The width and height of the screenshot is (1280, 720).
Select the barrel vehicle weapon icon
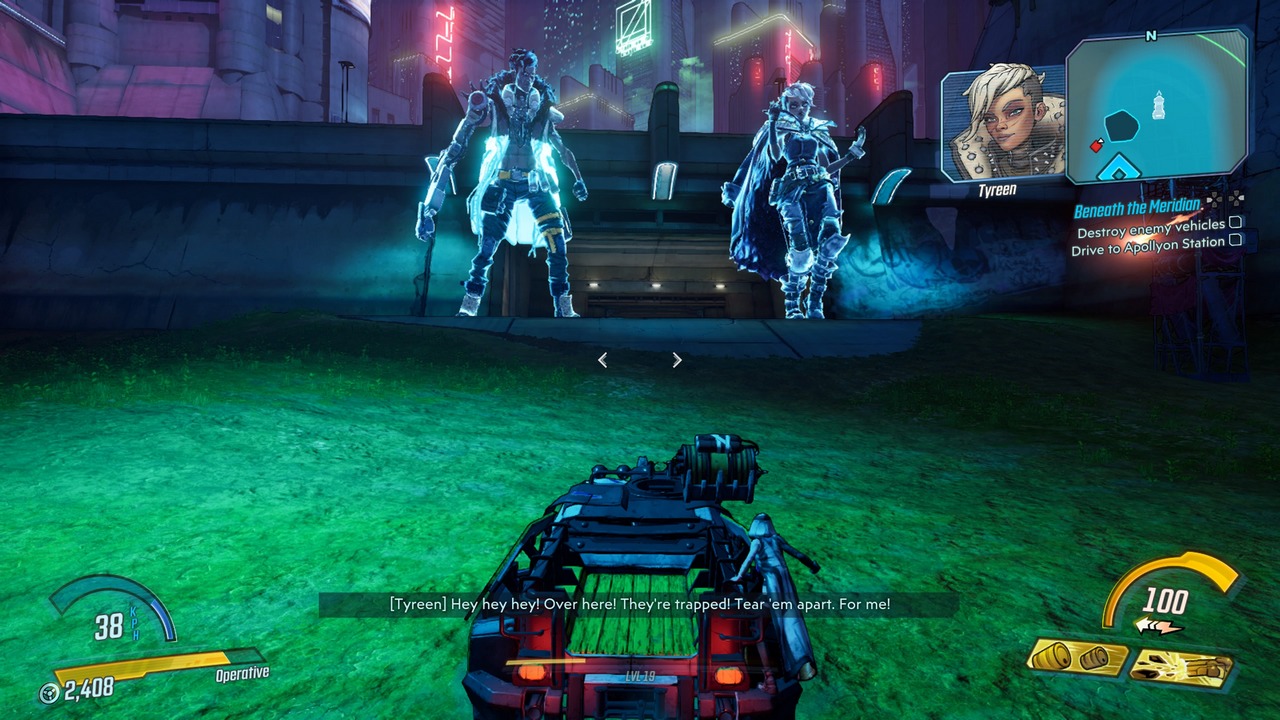click(x=1076, y=661)
